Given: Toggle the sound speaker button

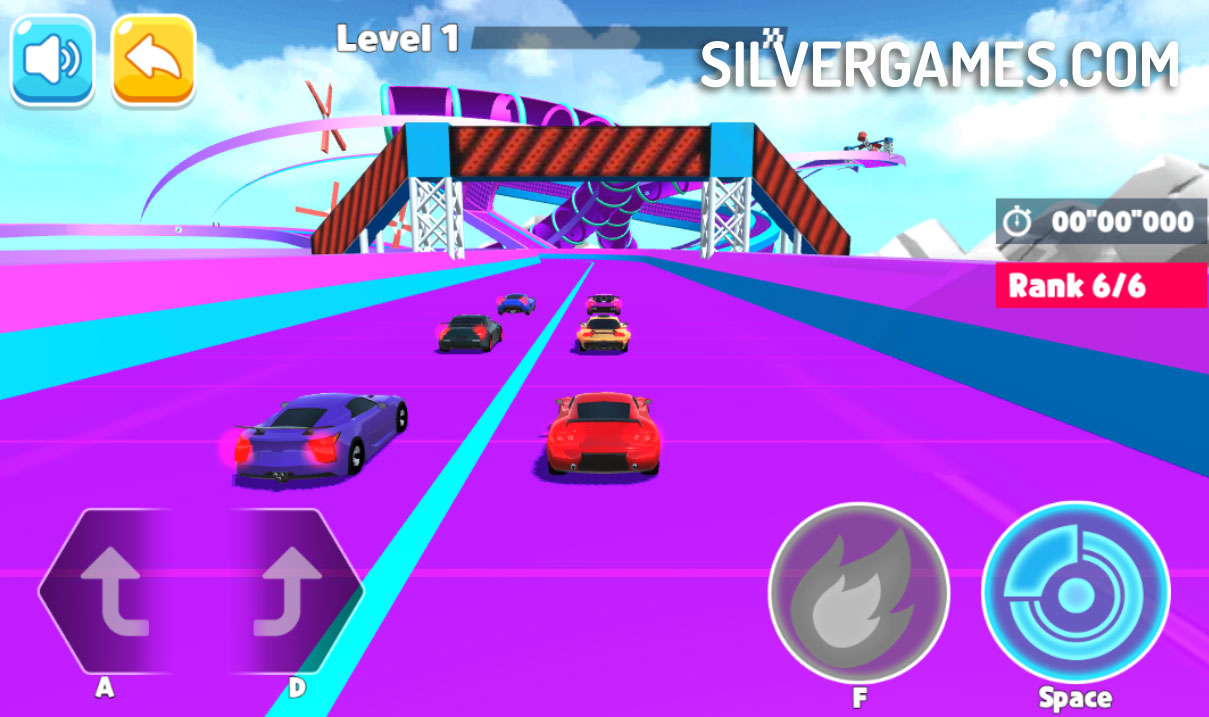Looking at the screenshot, I should coord(52,59).
